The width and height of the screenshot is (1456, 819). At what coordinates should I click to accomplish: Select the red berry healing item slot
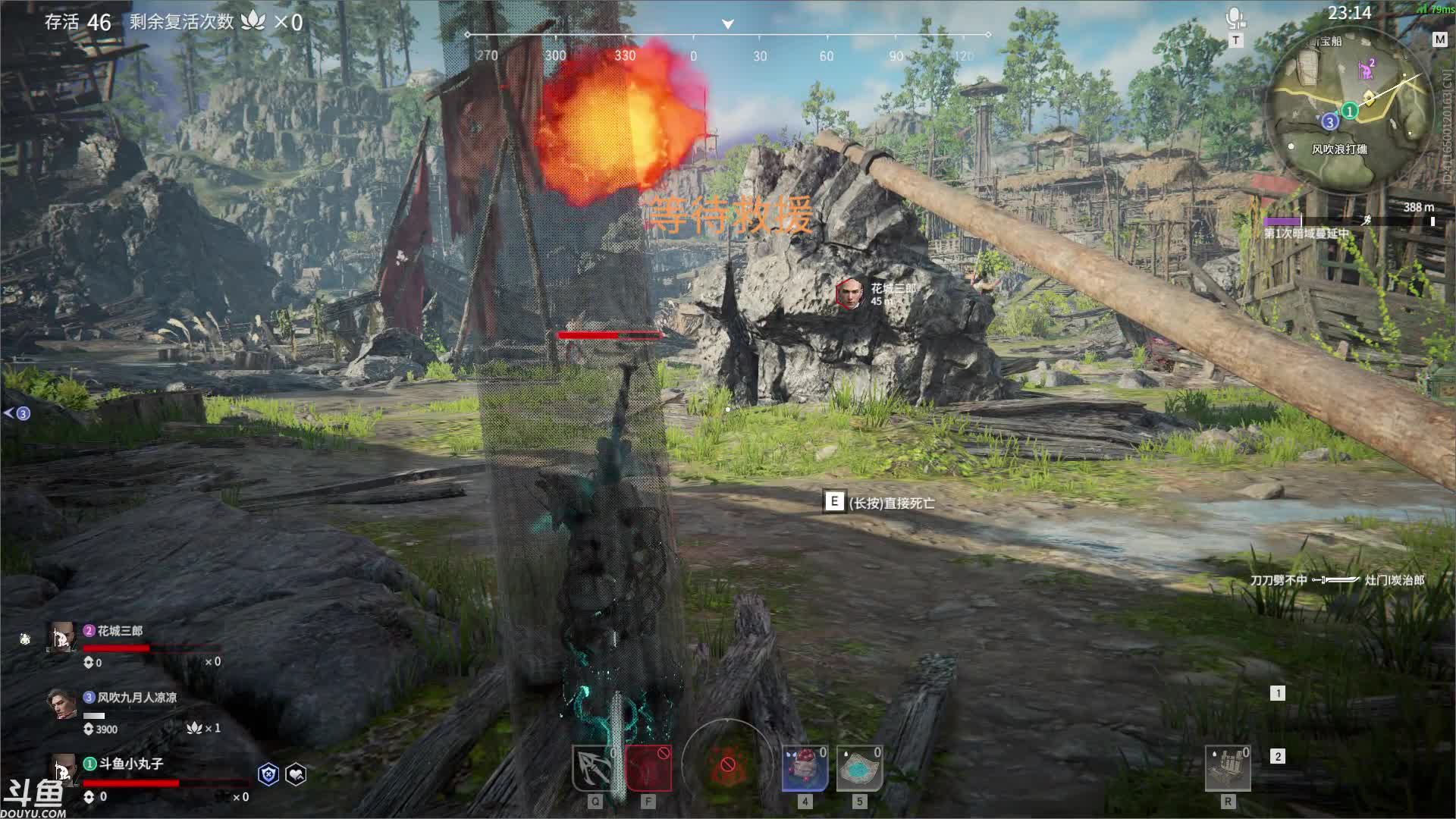(x=804, y=767)
